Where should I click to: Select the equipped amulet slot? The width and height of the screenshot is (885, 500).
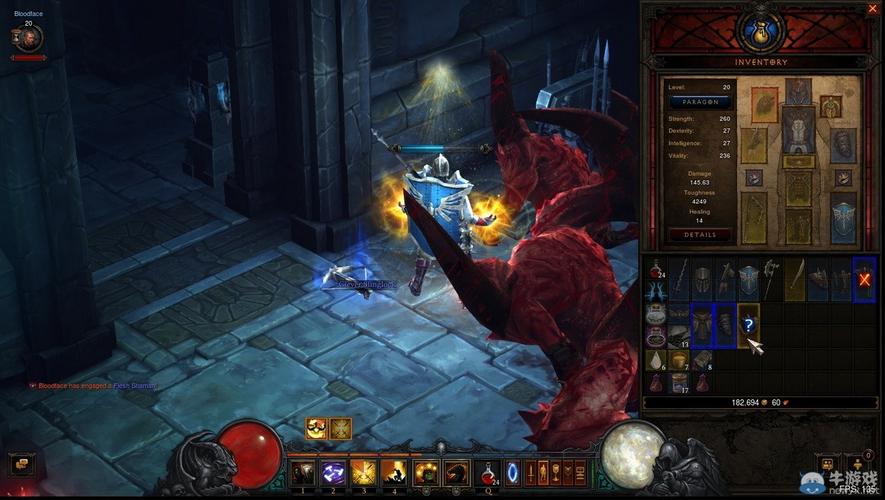pos(830,105)
